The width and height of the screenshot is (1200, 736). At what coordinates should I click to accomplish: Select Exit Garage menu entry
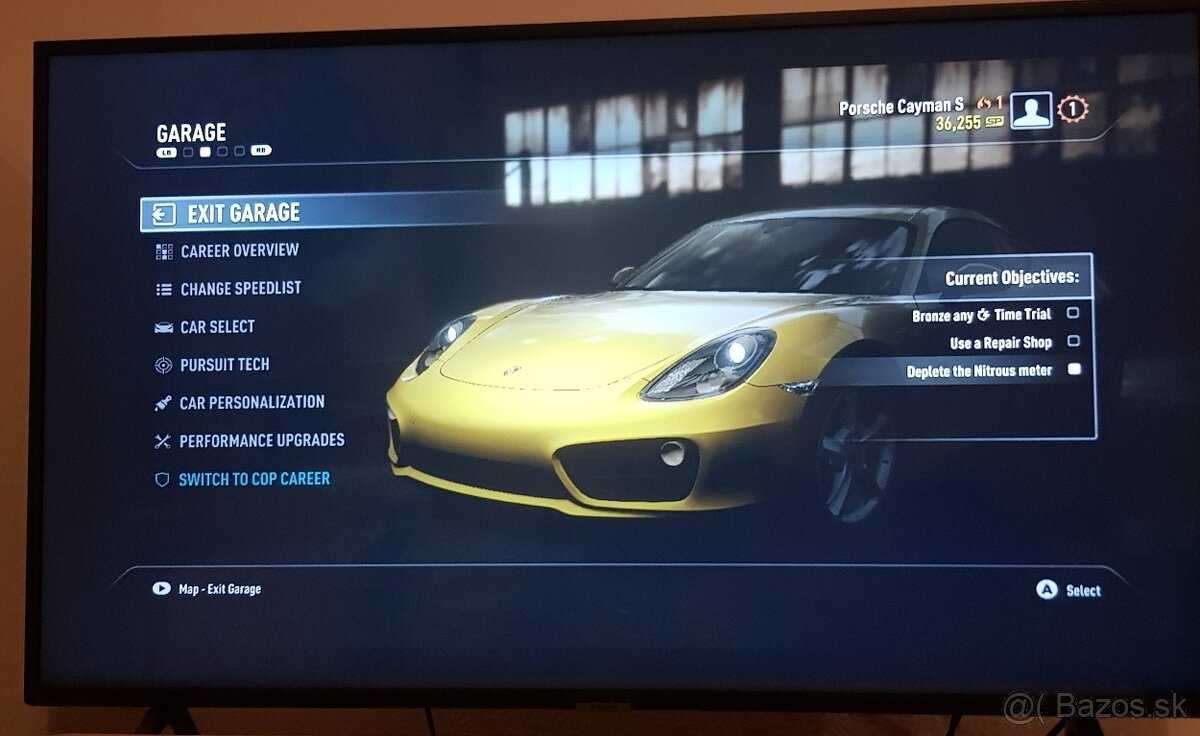(243, 213)
